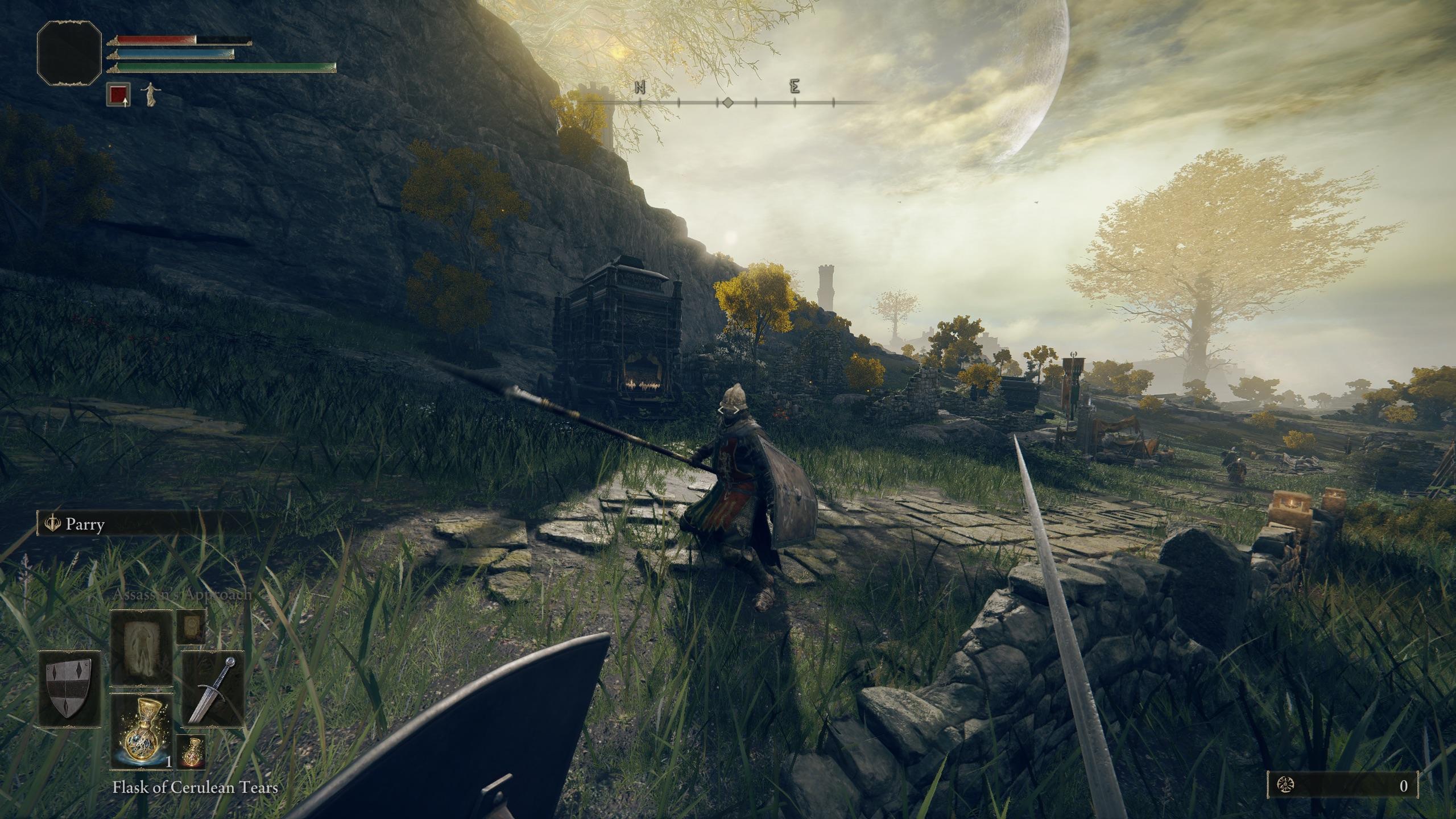Click the pale statue figure status icon
The width and height of the screenshot is (1456, 819).
coord(150,94)
